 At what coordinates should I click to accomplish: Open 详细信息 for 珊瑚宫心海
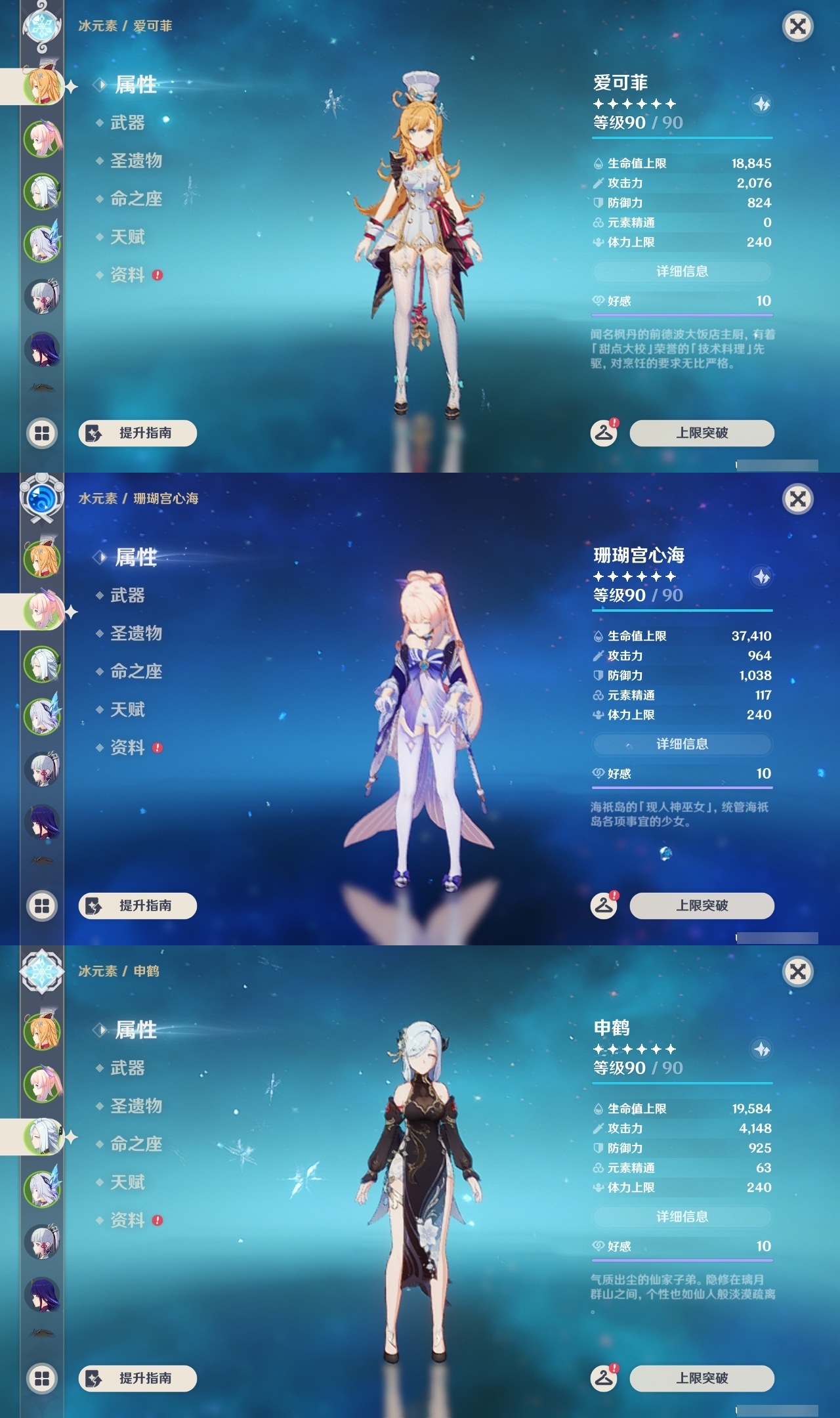pos(682,744)
